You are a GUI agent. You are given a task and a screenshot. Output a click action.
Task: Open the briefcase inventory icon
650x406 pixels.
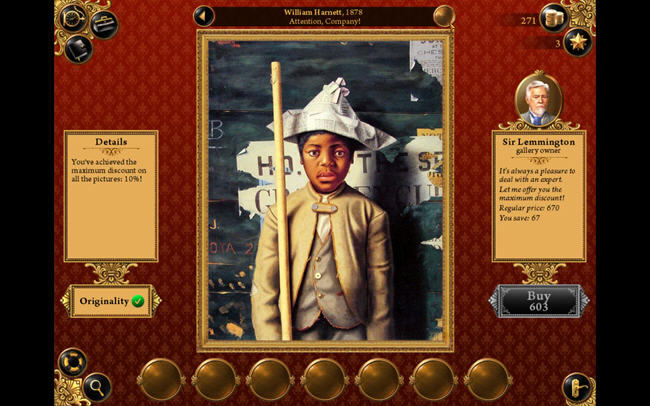103,23
